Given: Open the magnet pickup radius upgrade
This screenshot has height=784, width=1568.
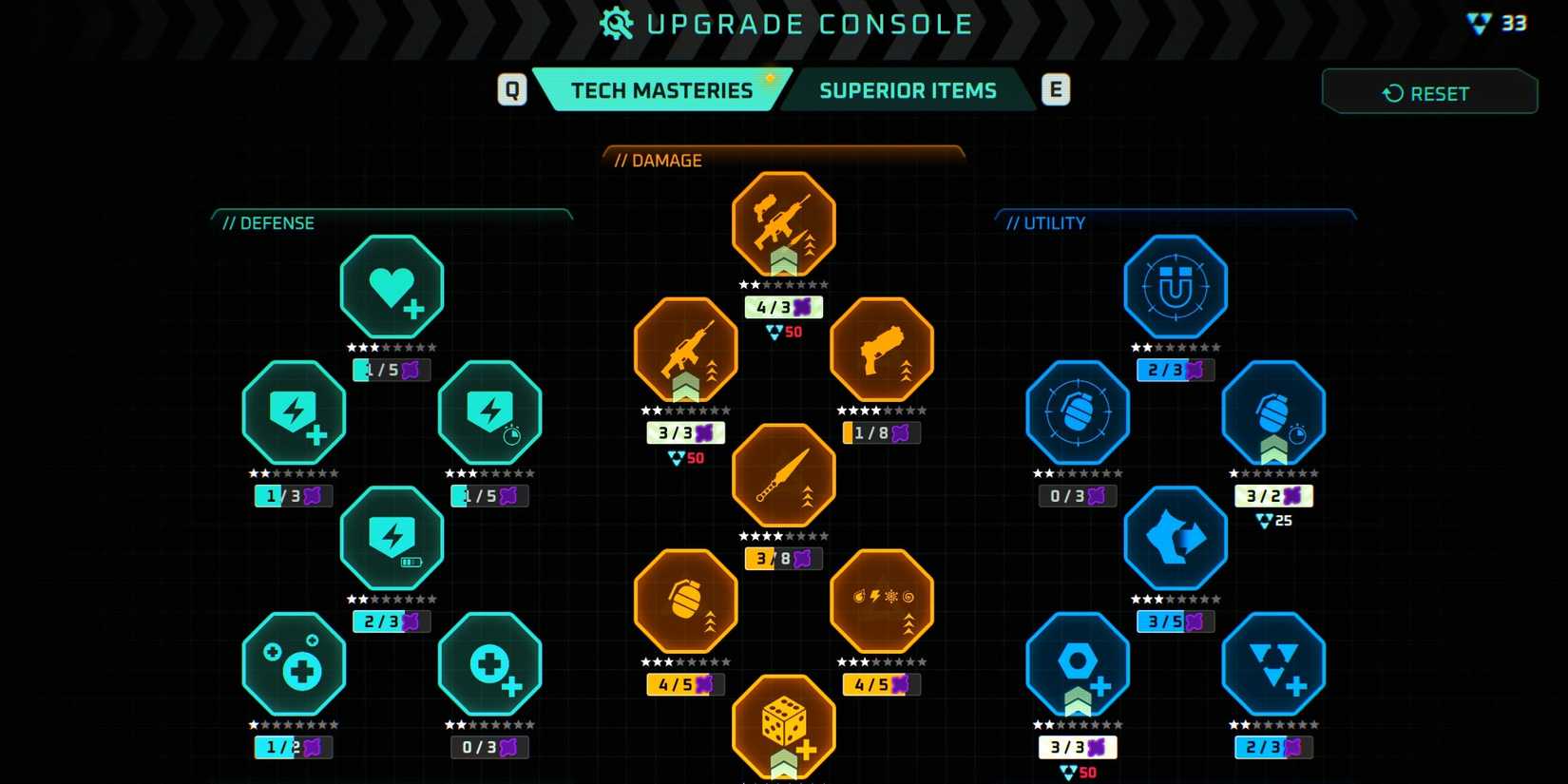Looking at the screenshot, I should click(x=1176, y=287).
